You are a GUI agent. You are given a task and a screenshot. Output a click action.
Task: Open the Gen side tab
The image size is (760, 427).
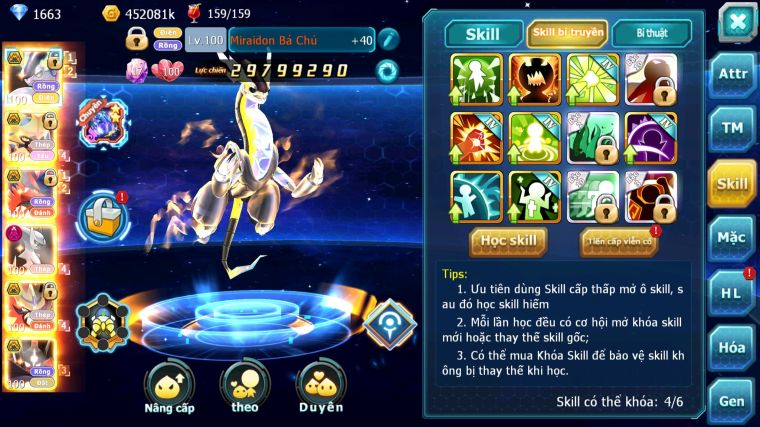click(732, 400)
